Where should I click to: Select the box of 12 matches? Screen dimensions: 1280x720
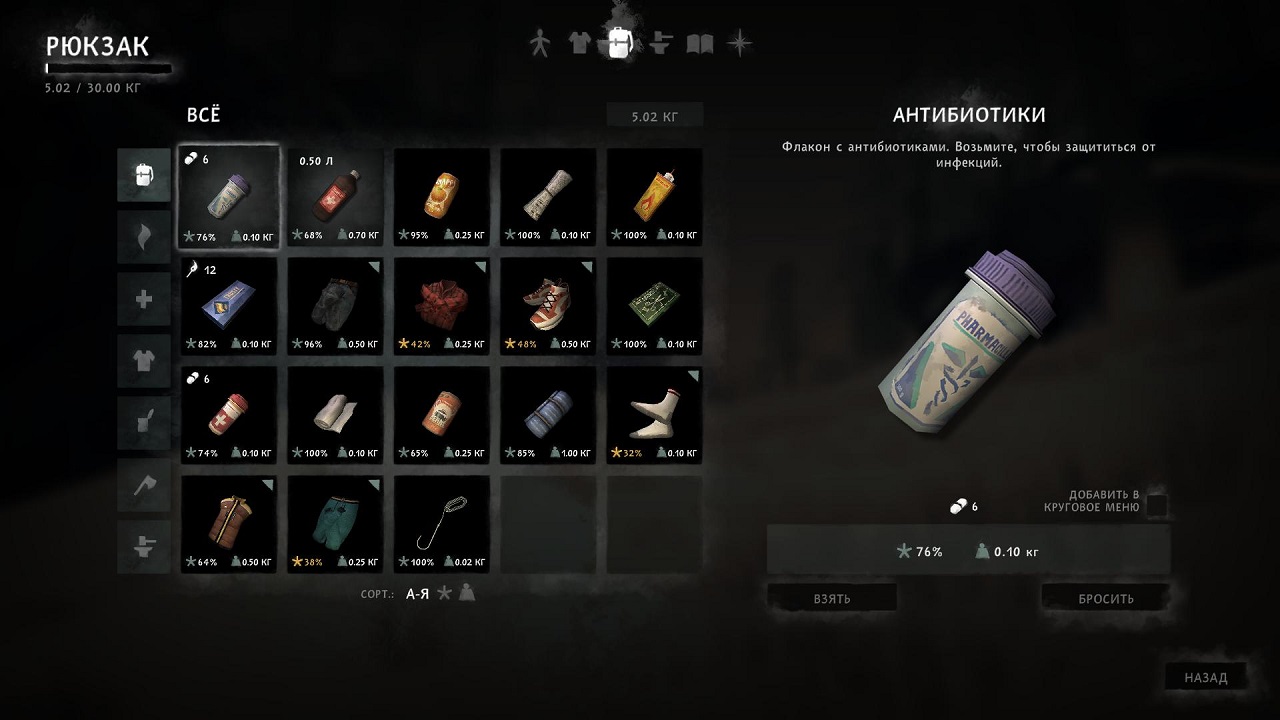pos(228,305)
